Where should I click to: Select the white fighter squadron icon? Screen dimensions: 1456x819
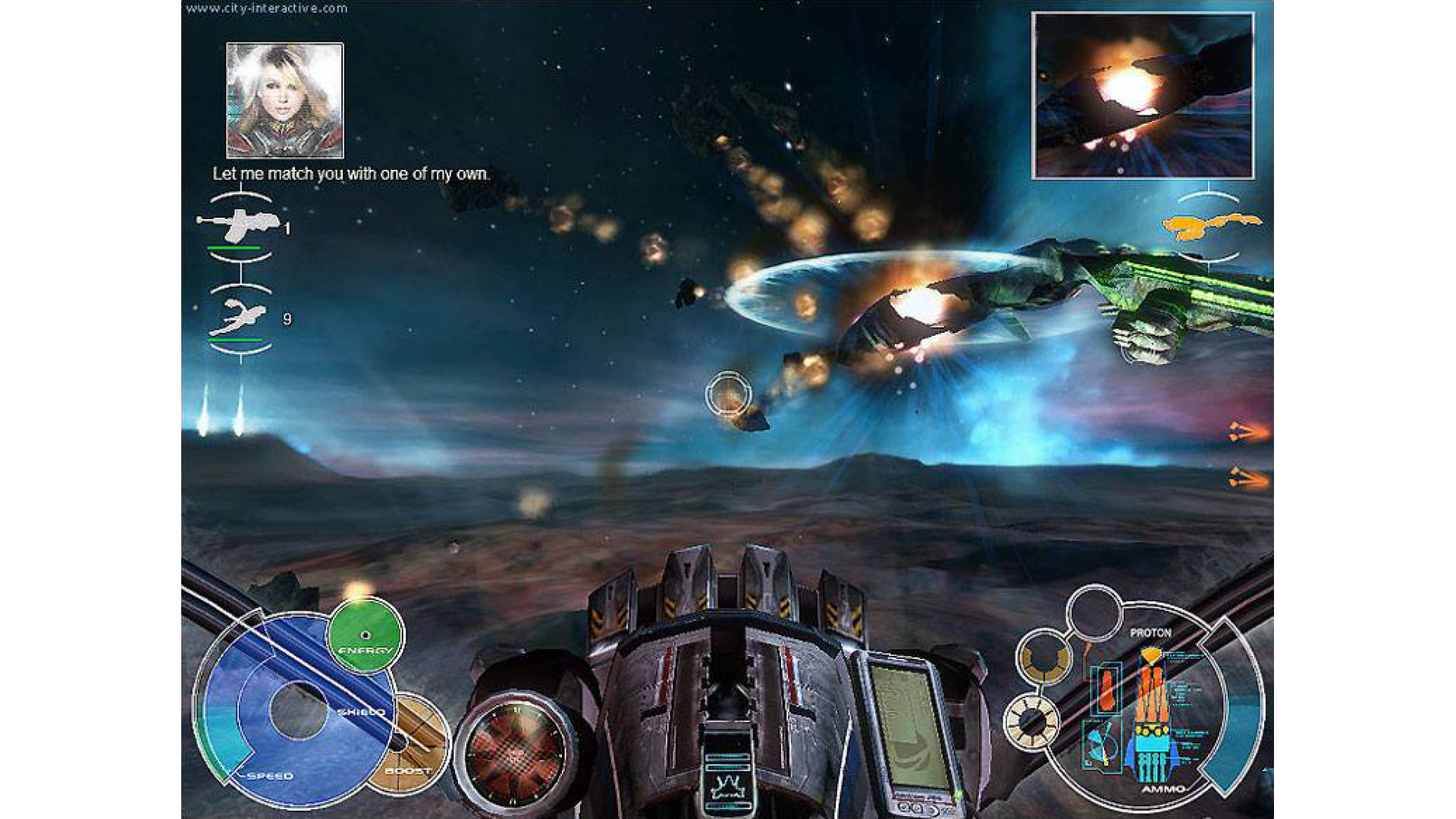[x=238, y=317]
